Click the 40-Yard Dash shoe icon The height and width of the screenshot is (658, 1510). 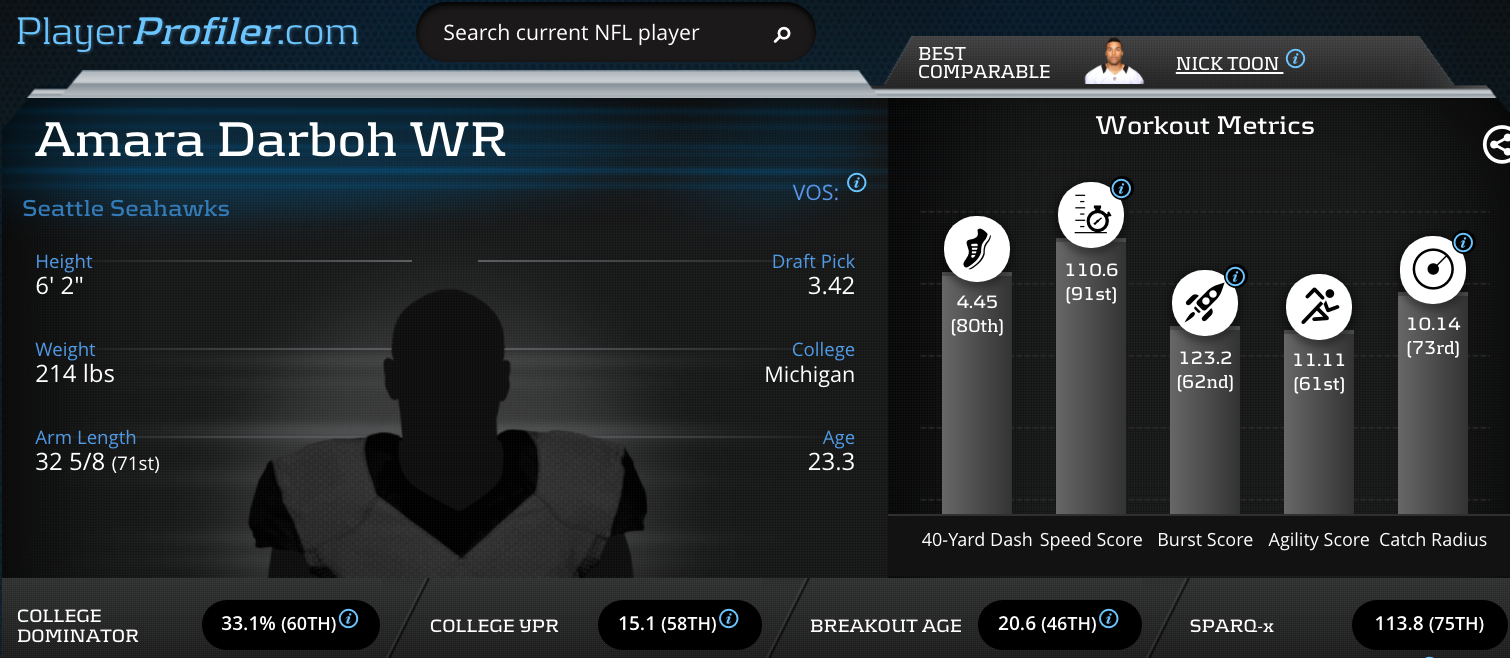(976, 249)
